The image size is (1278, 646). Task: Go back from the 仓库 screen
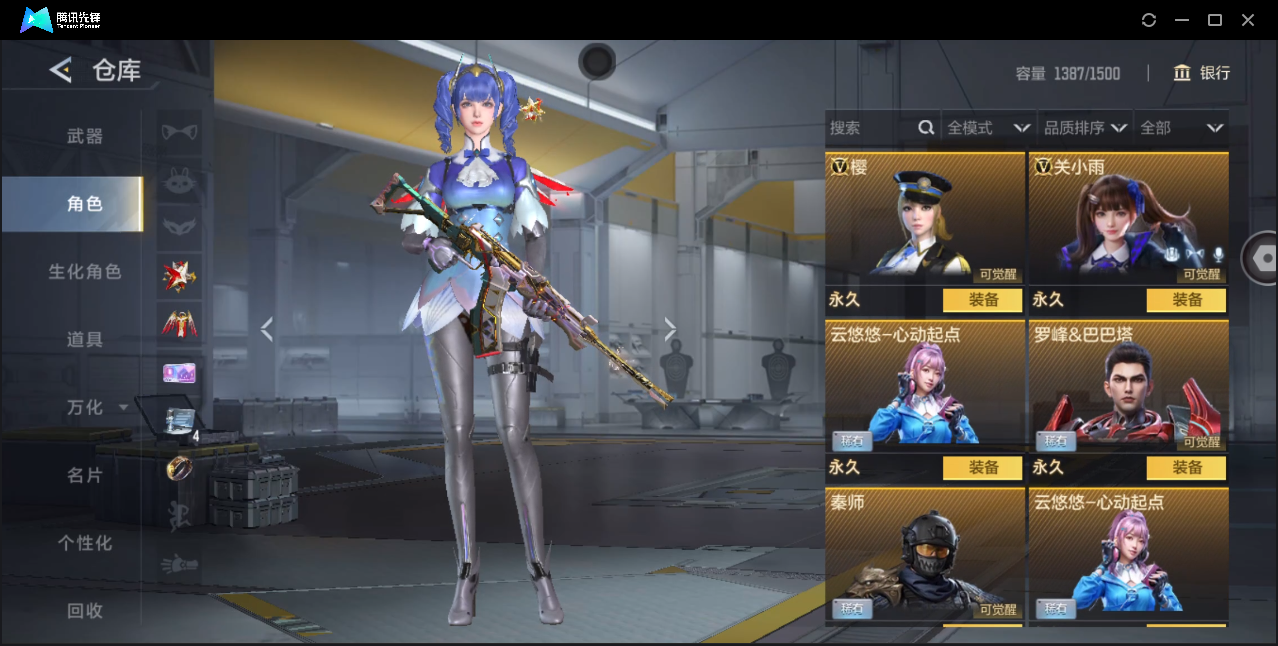61,70
